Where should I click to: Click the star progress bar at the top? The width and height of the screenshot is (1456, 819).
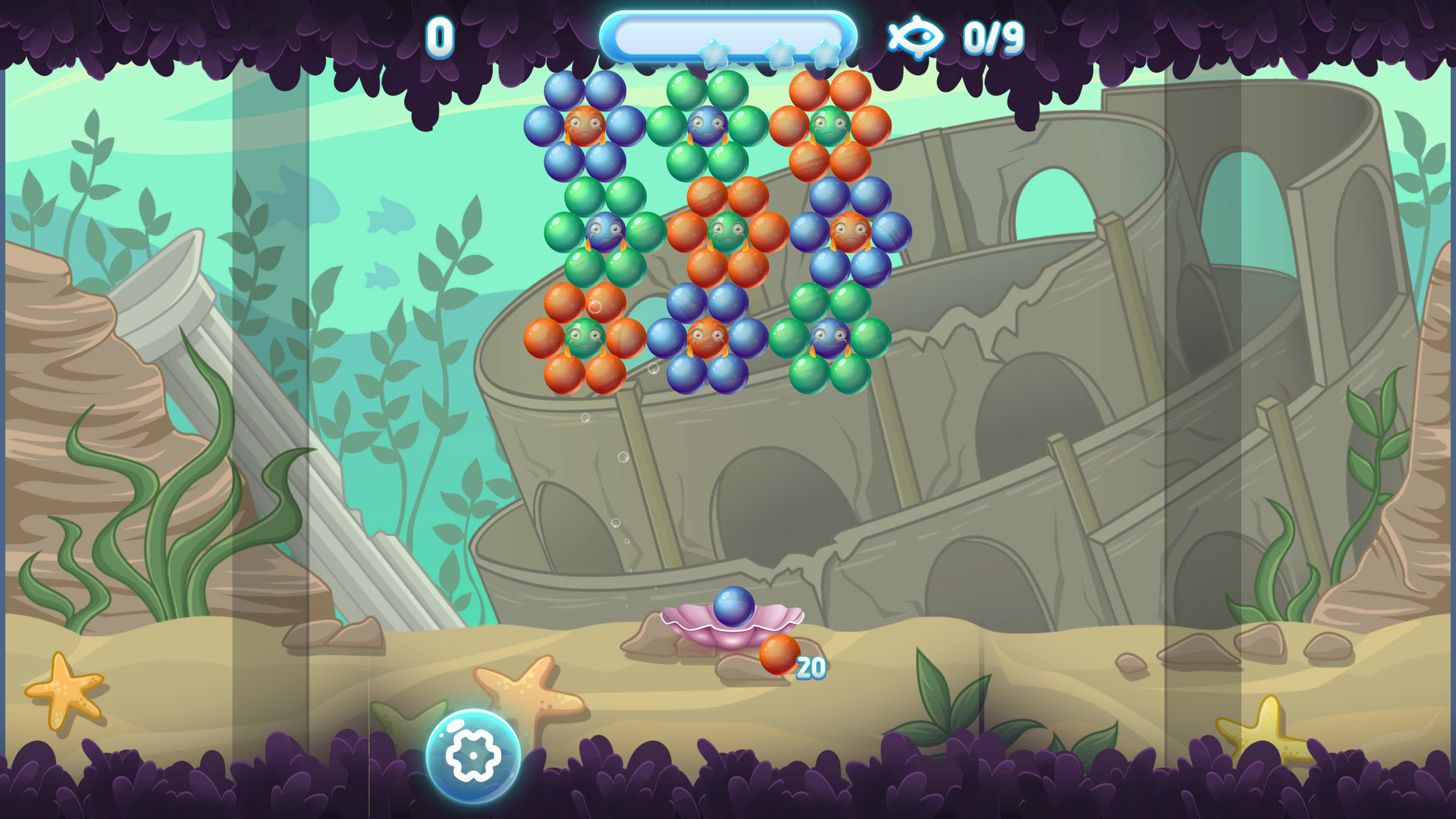[x=730, y=32]
